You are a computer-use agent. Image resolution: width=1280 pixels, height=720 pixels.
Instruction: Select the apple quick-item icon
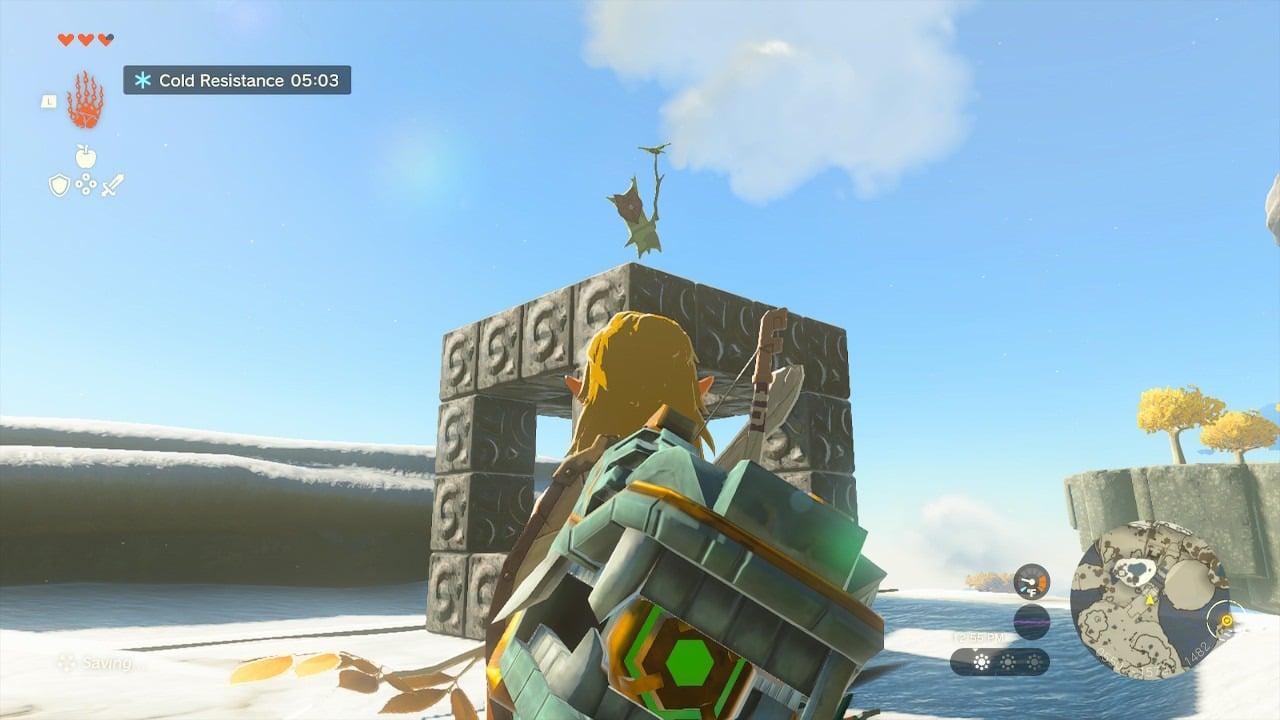(86, 157)
